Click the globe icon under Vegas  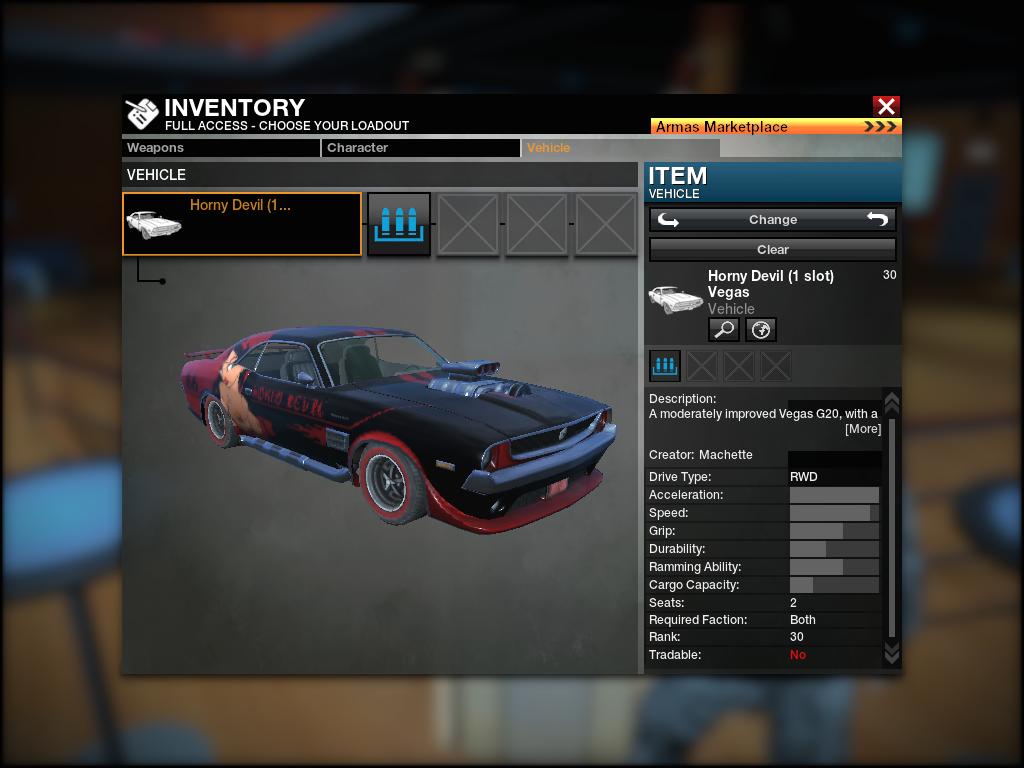760,329
